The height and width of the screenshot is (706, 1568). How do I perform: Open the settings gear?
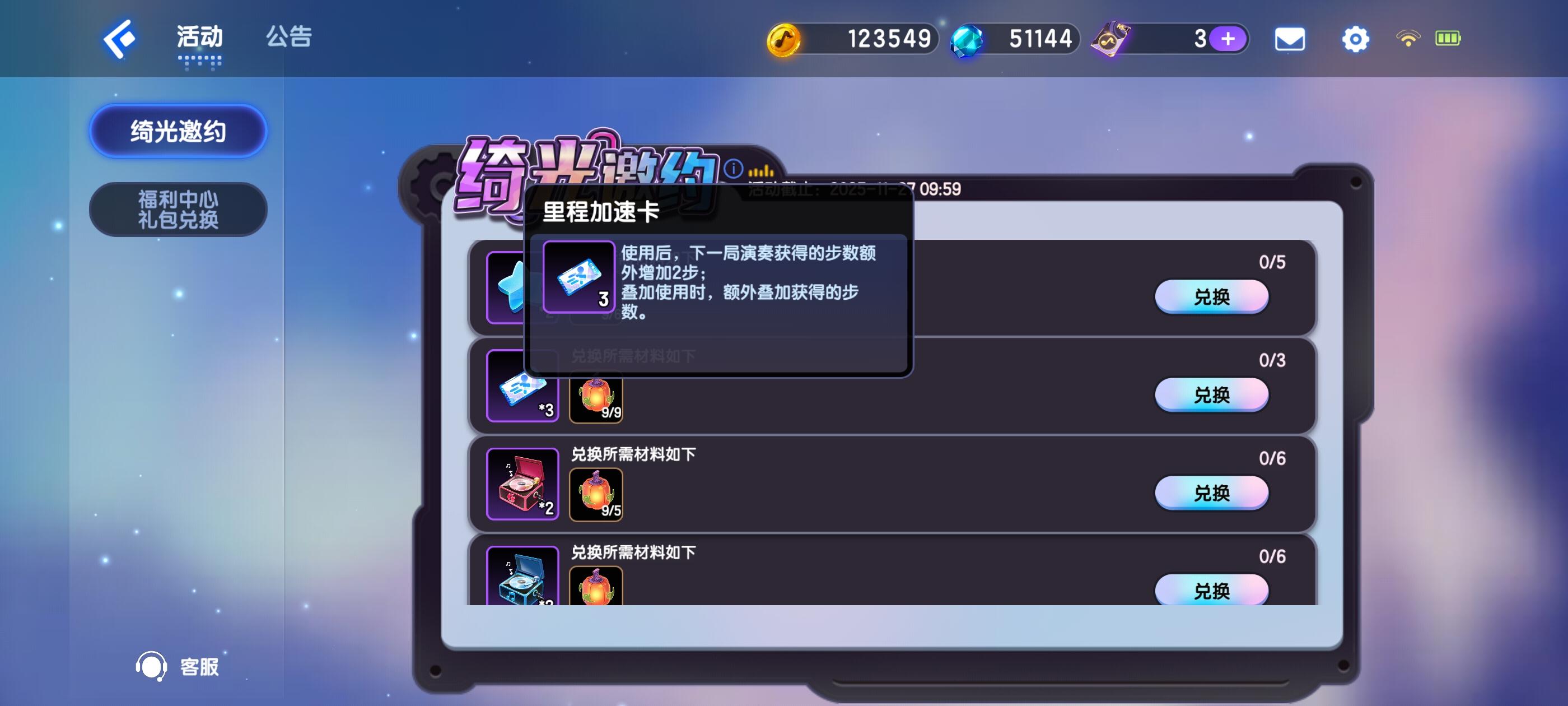point(1356,38)
